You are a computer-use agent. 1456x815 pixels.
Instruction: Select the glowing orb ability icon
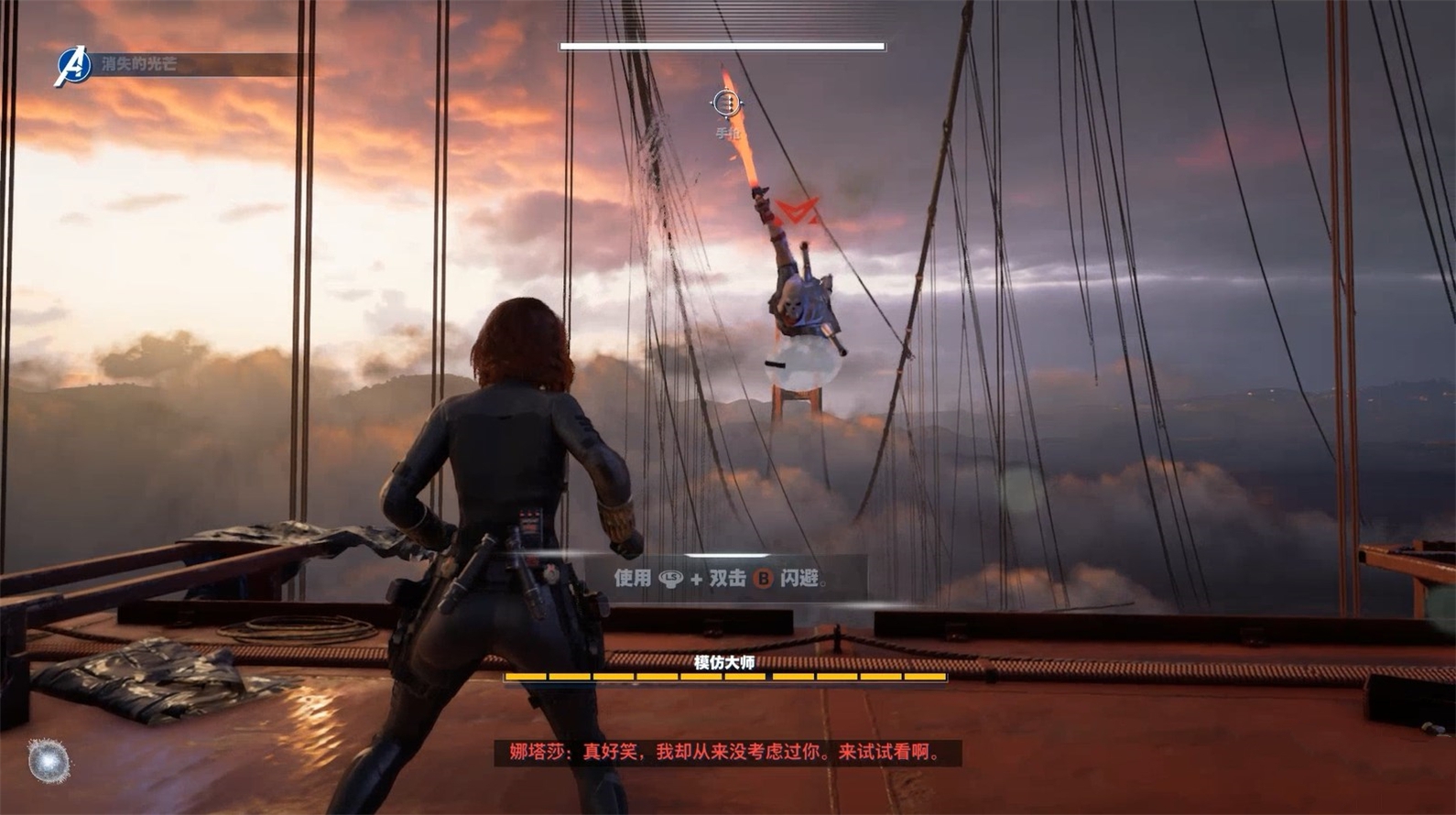point(49,760)
